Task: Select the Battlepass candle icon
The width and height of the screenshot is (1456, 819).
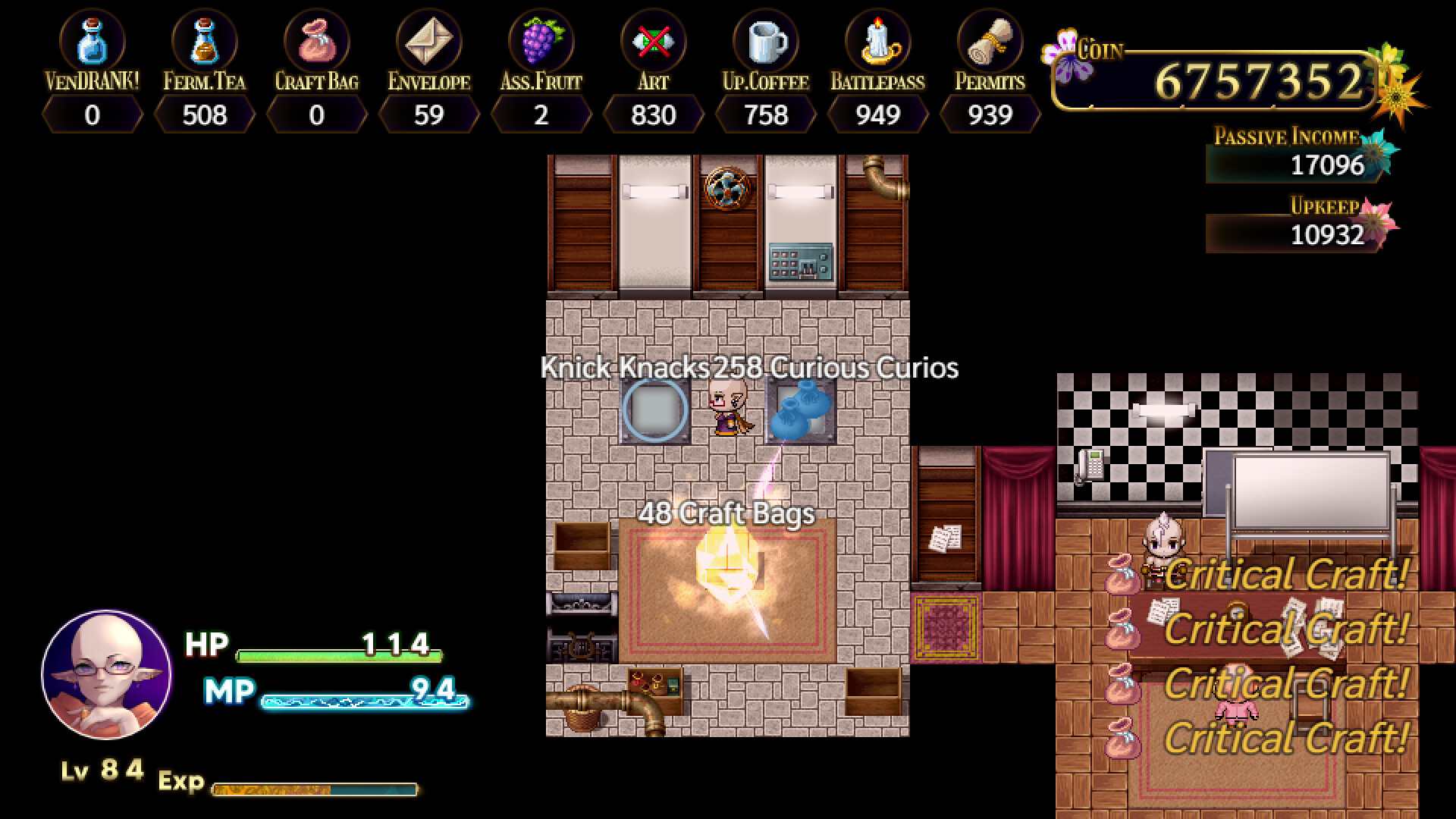Action: tap(878, 43)
